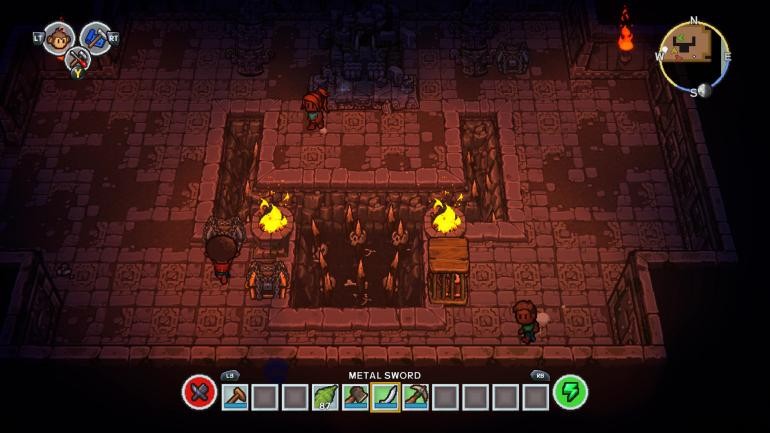This screenshot has width=770, height=433.
Task: Select the metal sword hotbar slot
Action: (x=385, y=397)
